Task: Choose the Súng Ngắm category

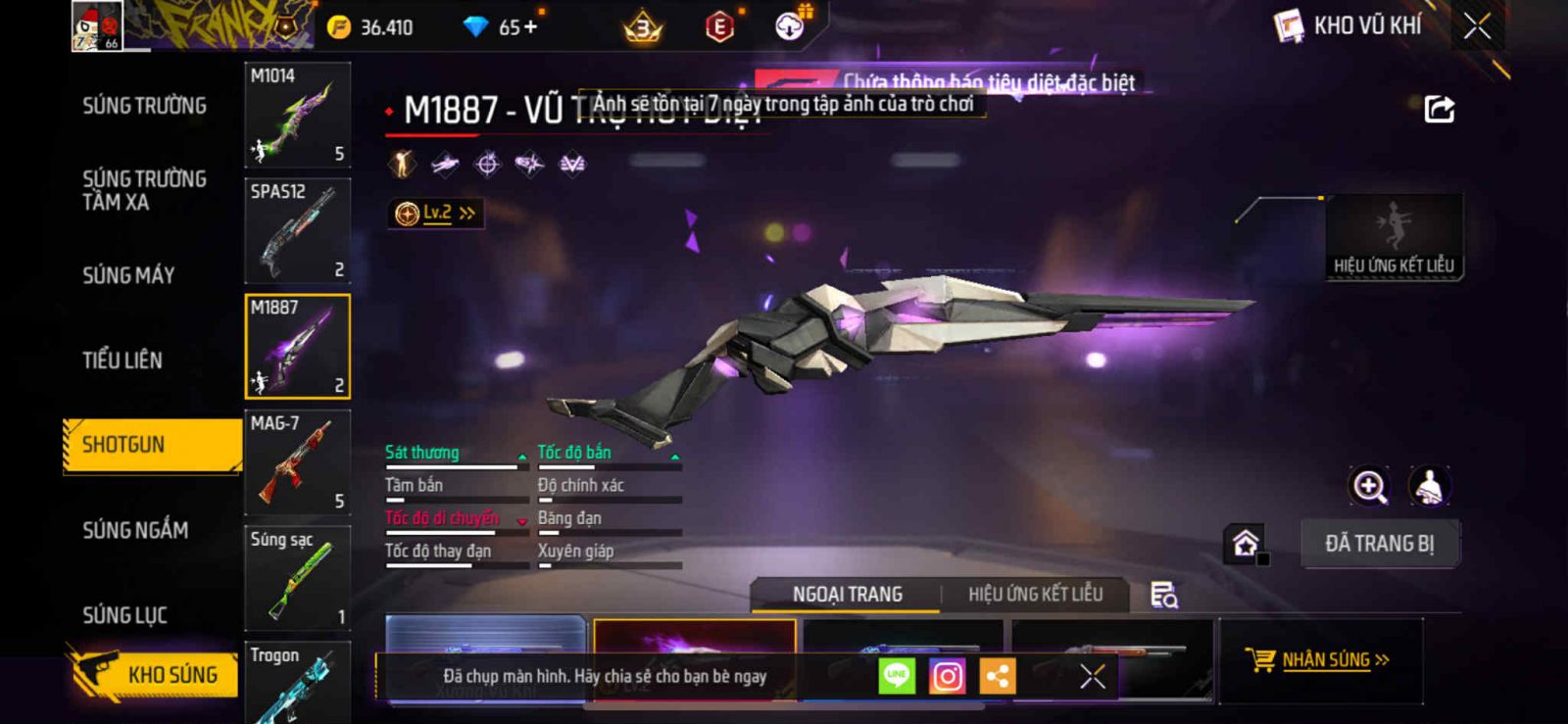Action: point(135,530)
